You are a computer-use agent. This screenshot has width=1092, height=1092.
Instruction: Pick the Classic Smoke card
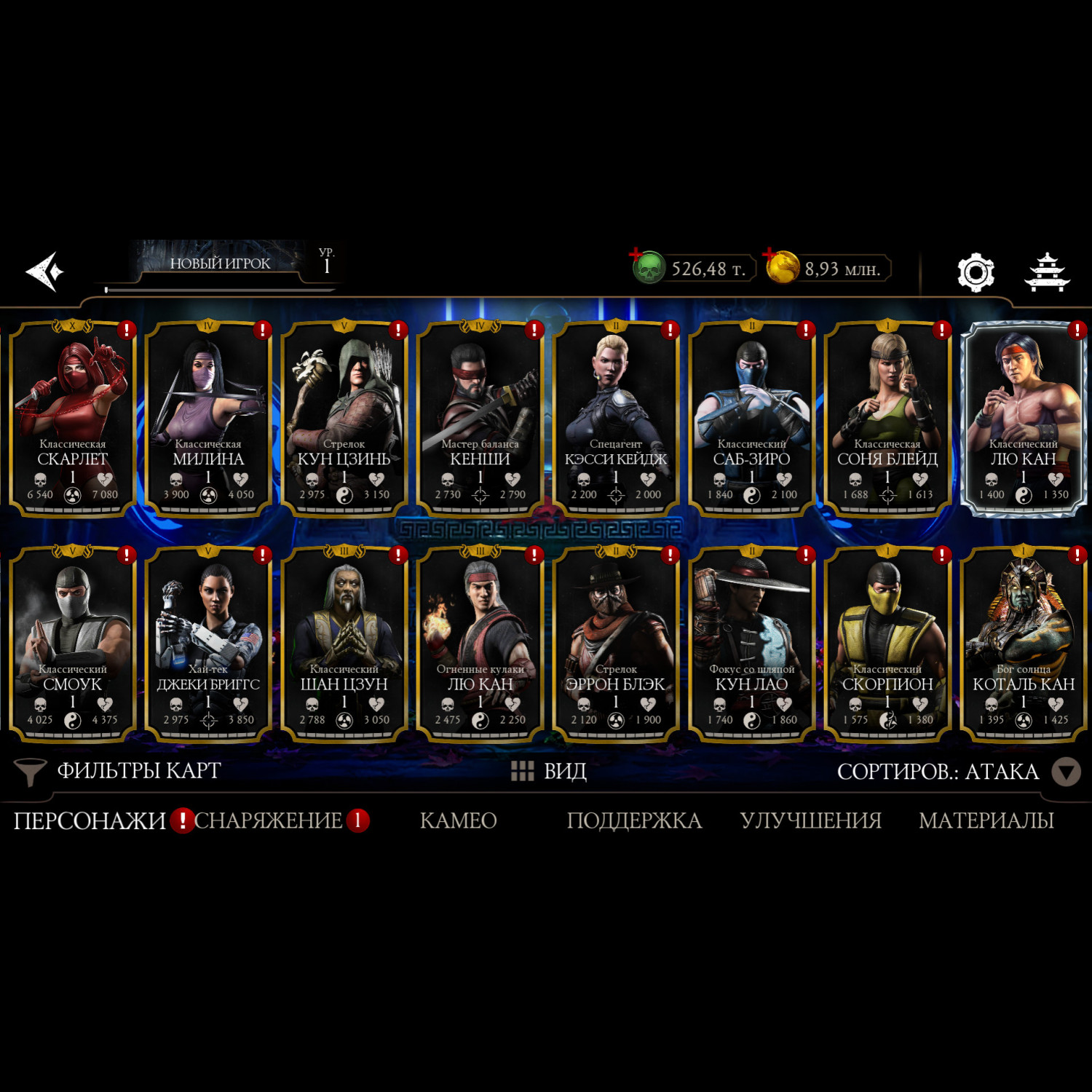tap(73, 643)
